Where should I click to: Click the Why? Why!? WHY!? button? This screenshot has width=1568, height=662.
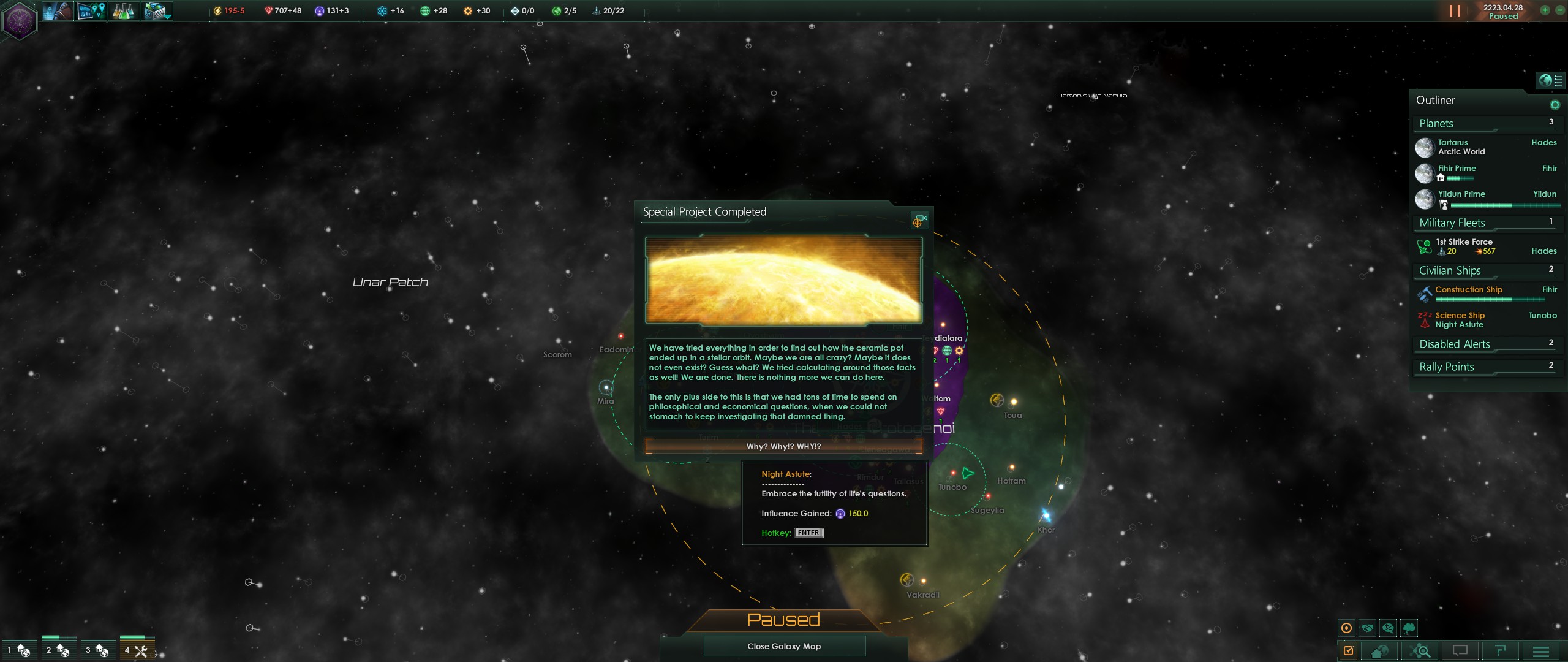pyautogui.click(x=784, y=446)
